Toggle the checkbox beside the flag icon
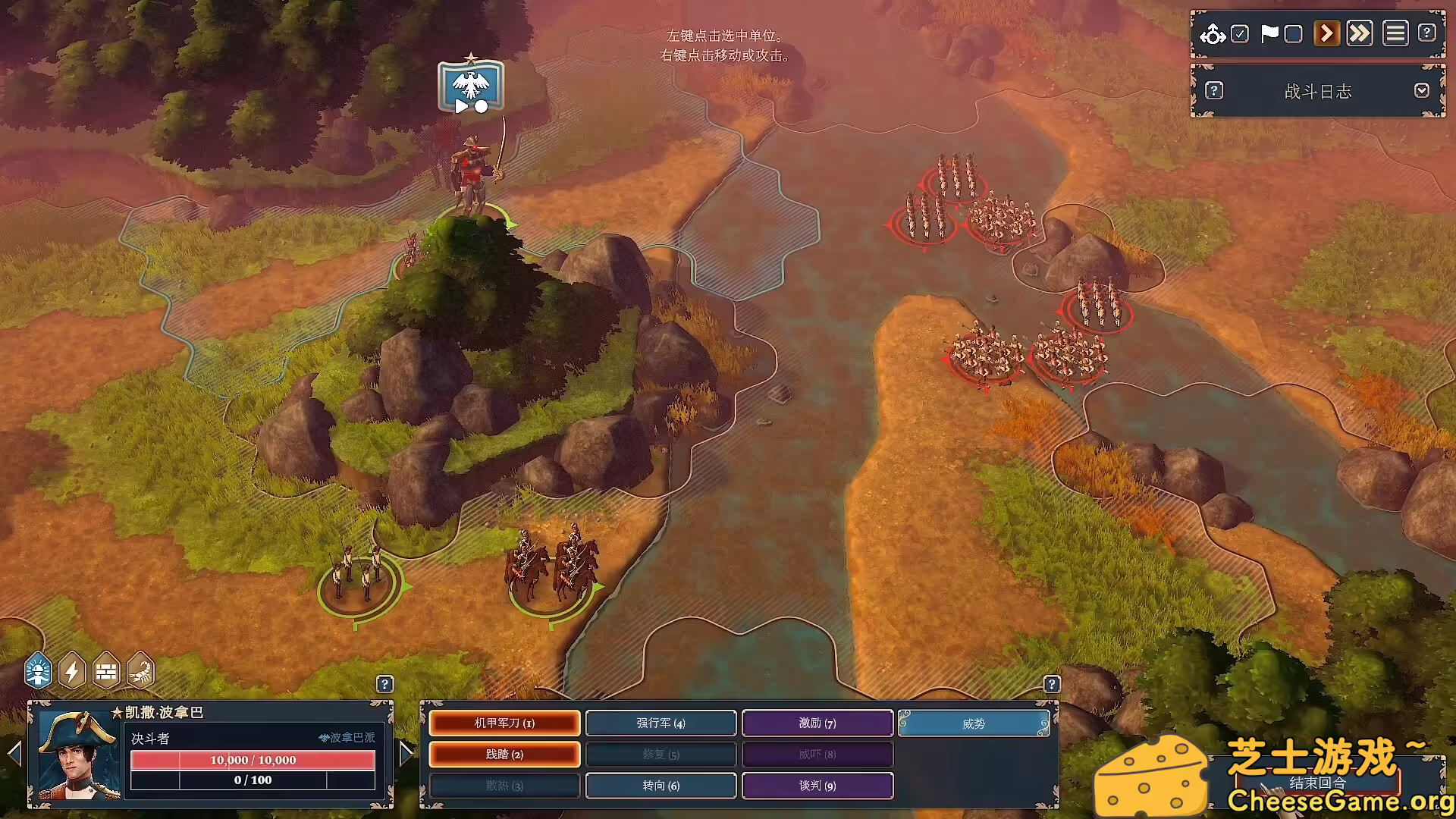Image resolution: width=1456 pixels, height=819 pixels. (1293, 33)
